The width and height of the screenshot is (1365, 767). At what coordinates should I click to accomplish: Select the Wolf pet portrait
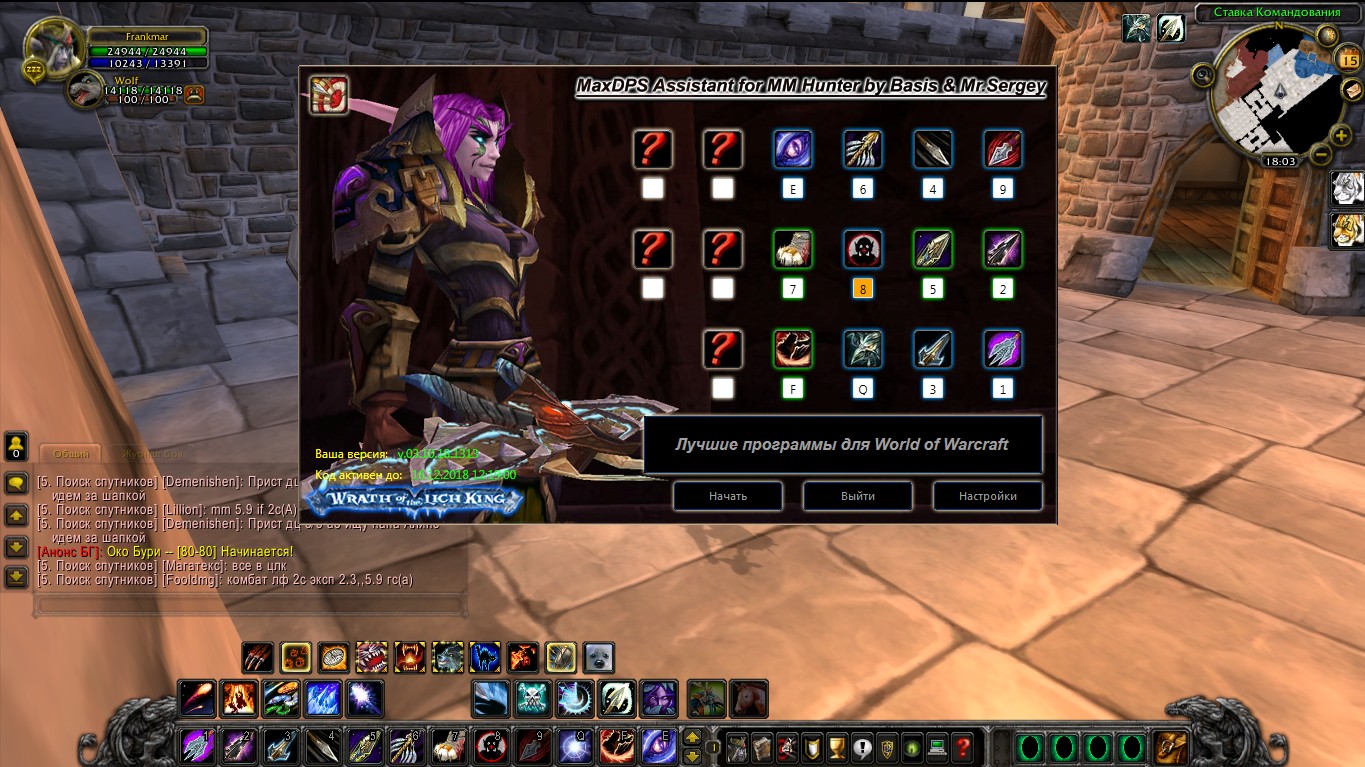click(84, 90)
